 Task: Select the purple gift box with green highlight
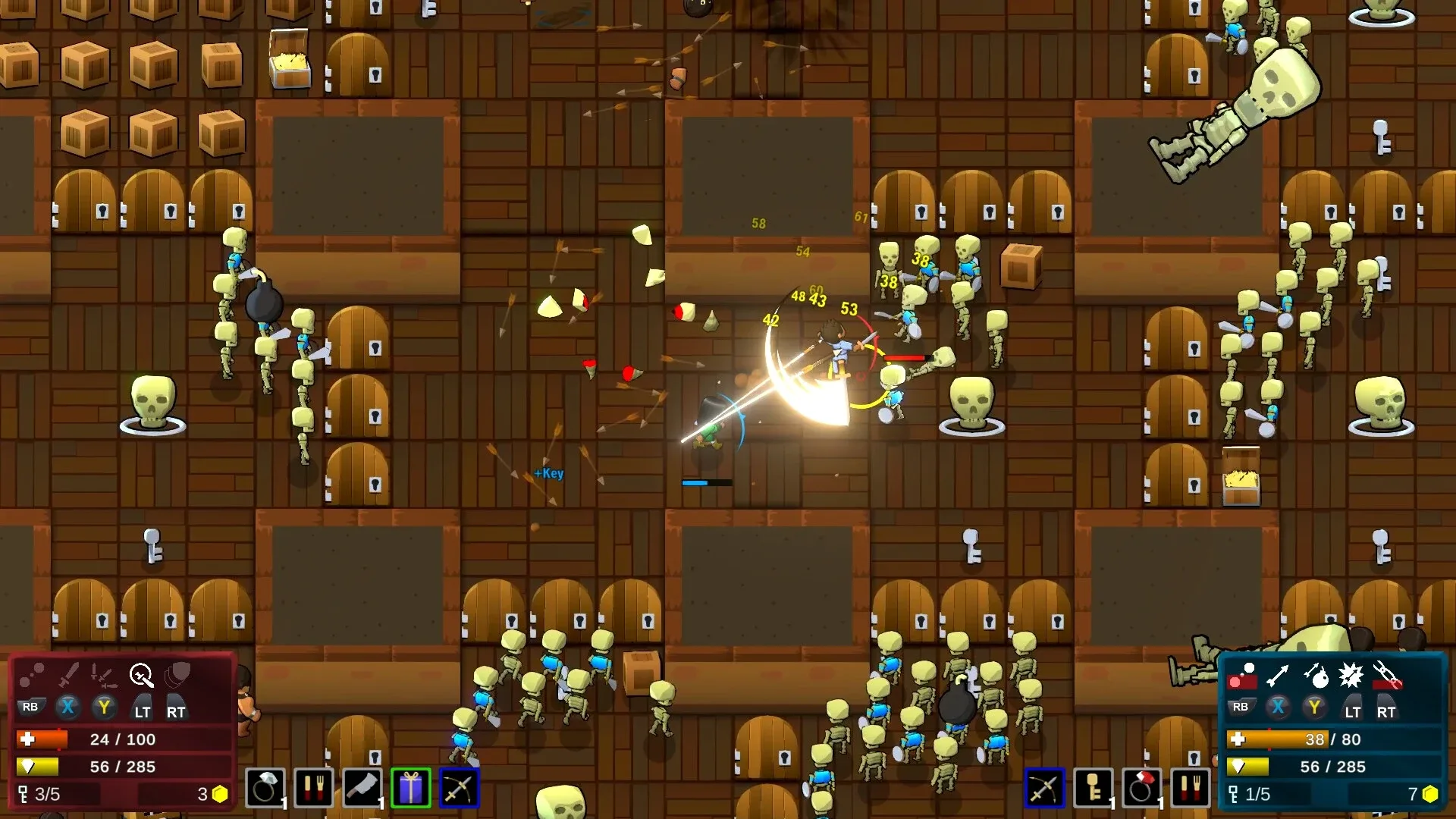click(410, 789)
